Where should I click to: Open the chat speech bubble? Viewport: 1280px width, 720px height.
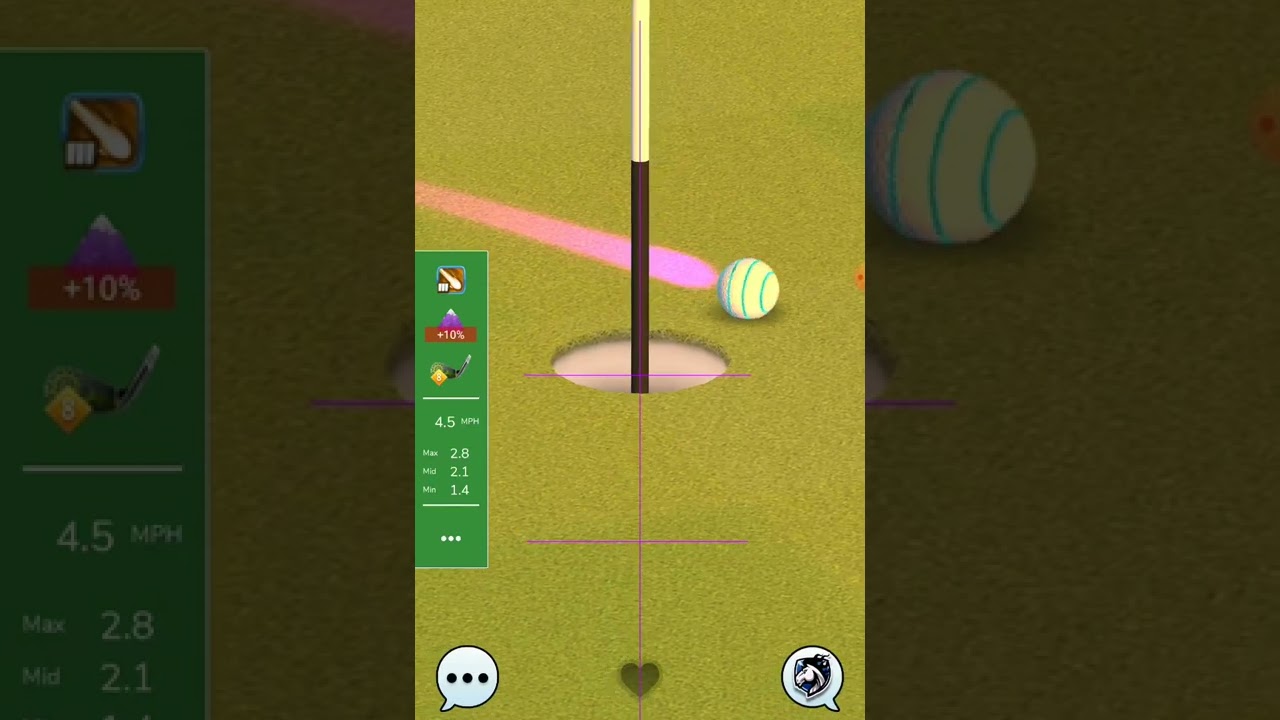pyautogui.click(x=467, y=677)
